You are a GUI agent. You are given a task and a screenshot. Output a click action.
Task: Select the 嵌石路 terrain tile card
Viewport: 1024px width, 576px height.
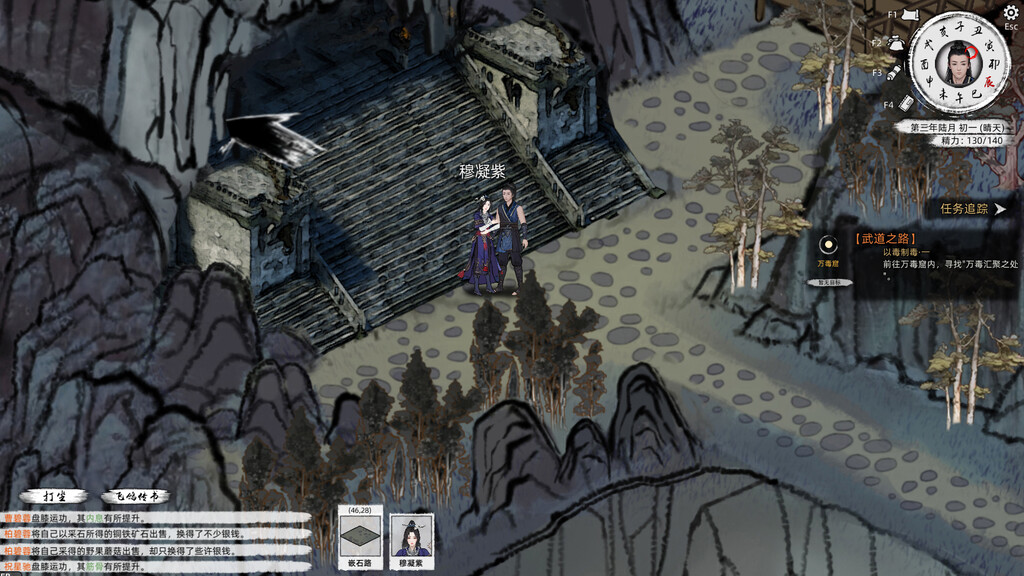coord(360,538)
